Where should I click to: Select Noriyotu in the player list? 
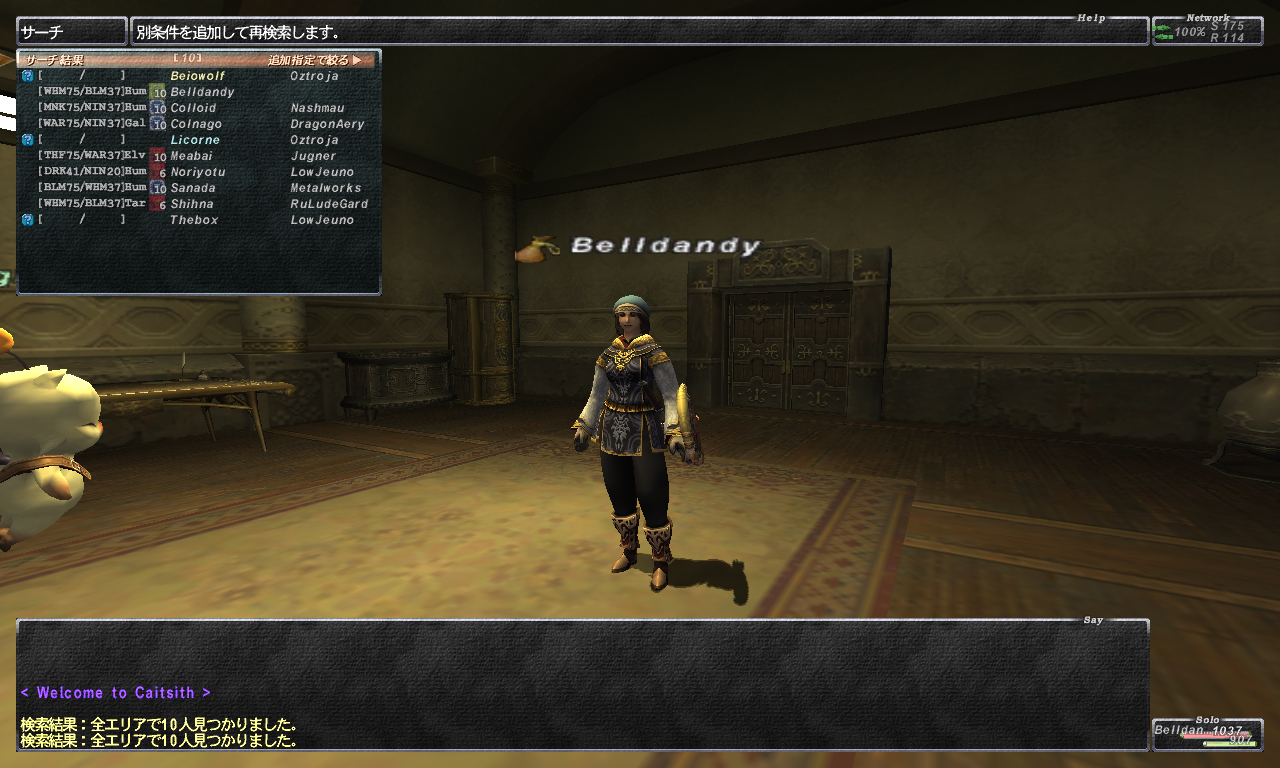point(198,172)
